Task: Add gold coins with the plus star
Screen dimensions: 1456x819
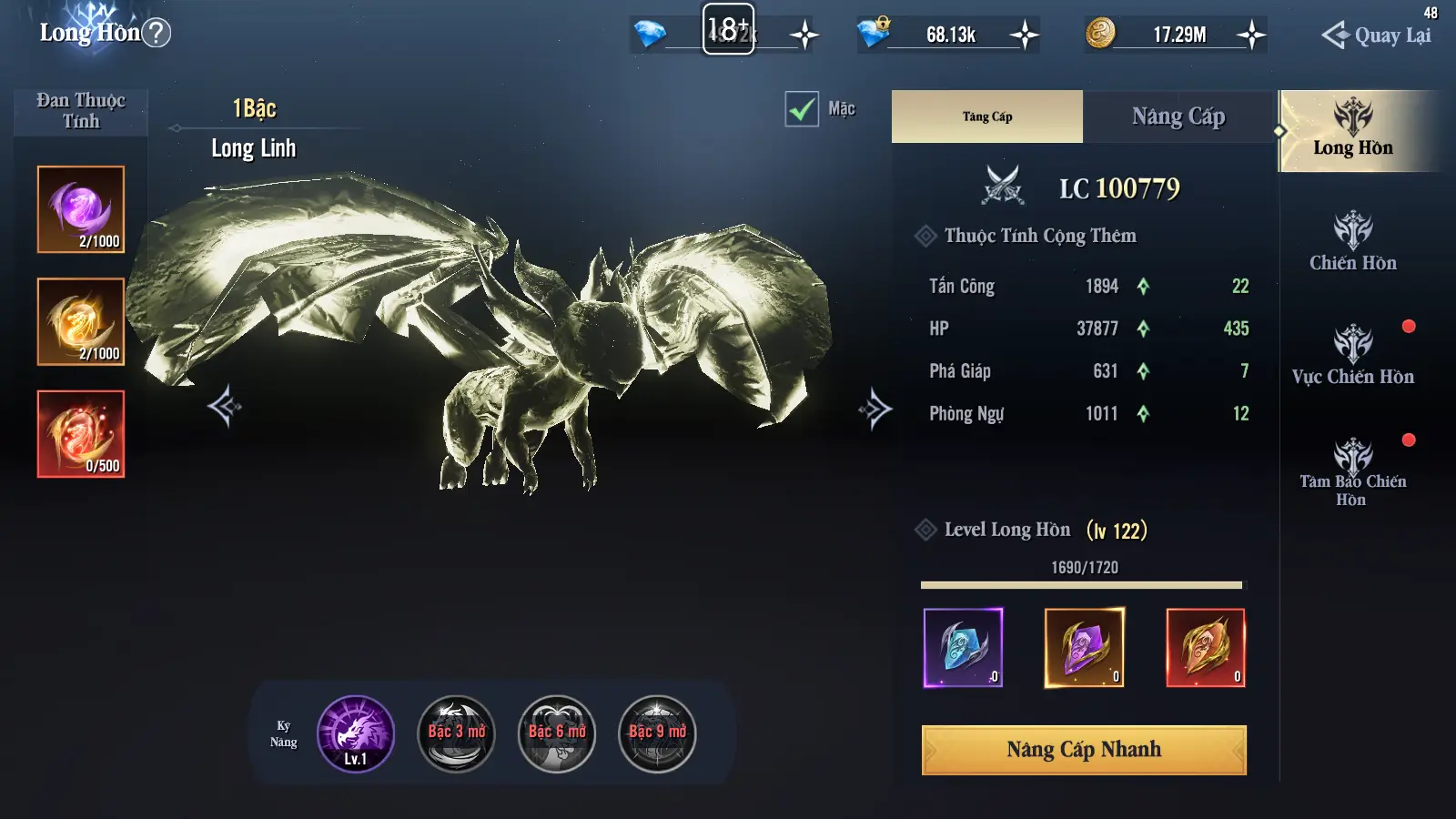Action: tap(1251, 35)
